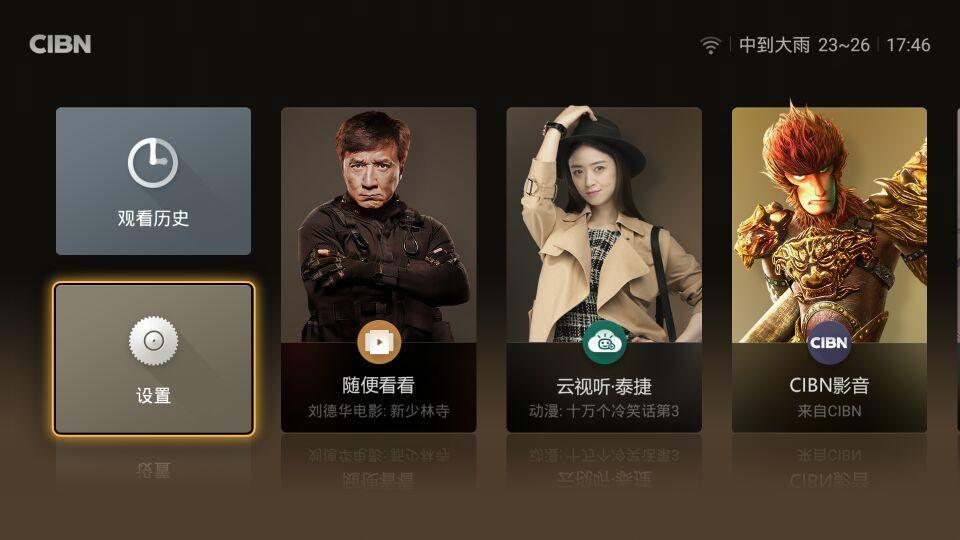The image size is (960, 540).
Task: Select the 随便看看 card
Action: (x=378, y=270)
